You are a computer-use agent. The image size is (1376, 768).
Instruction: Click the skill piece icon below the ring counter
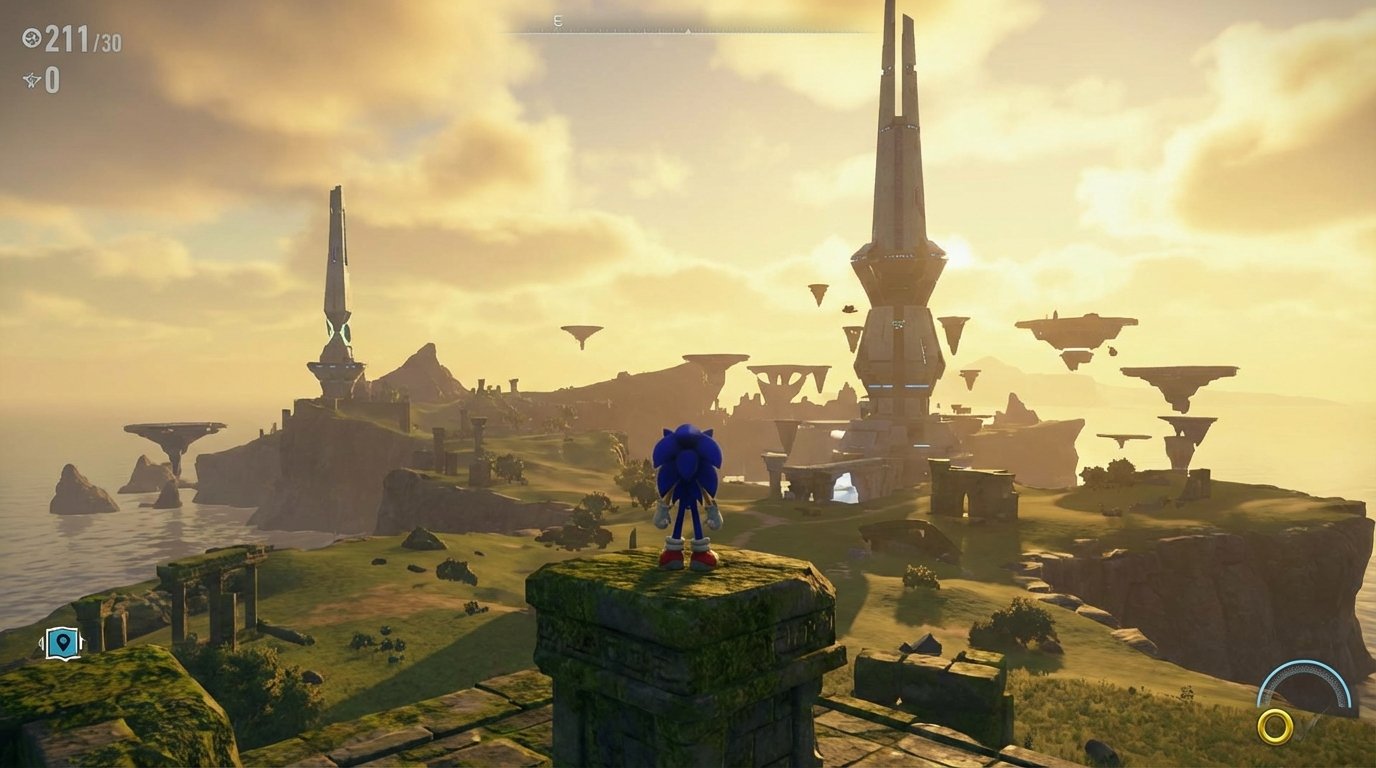(31, 80)
